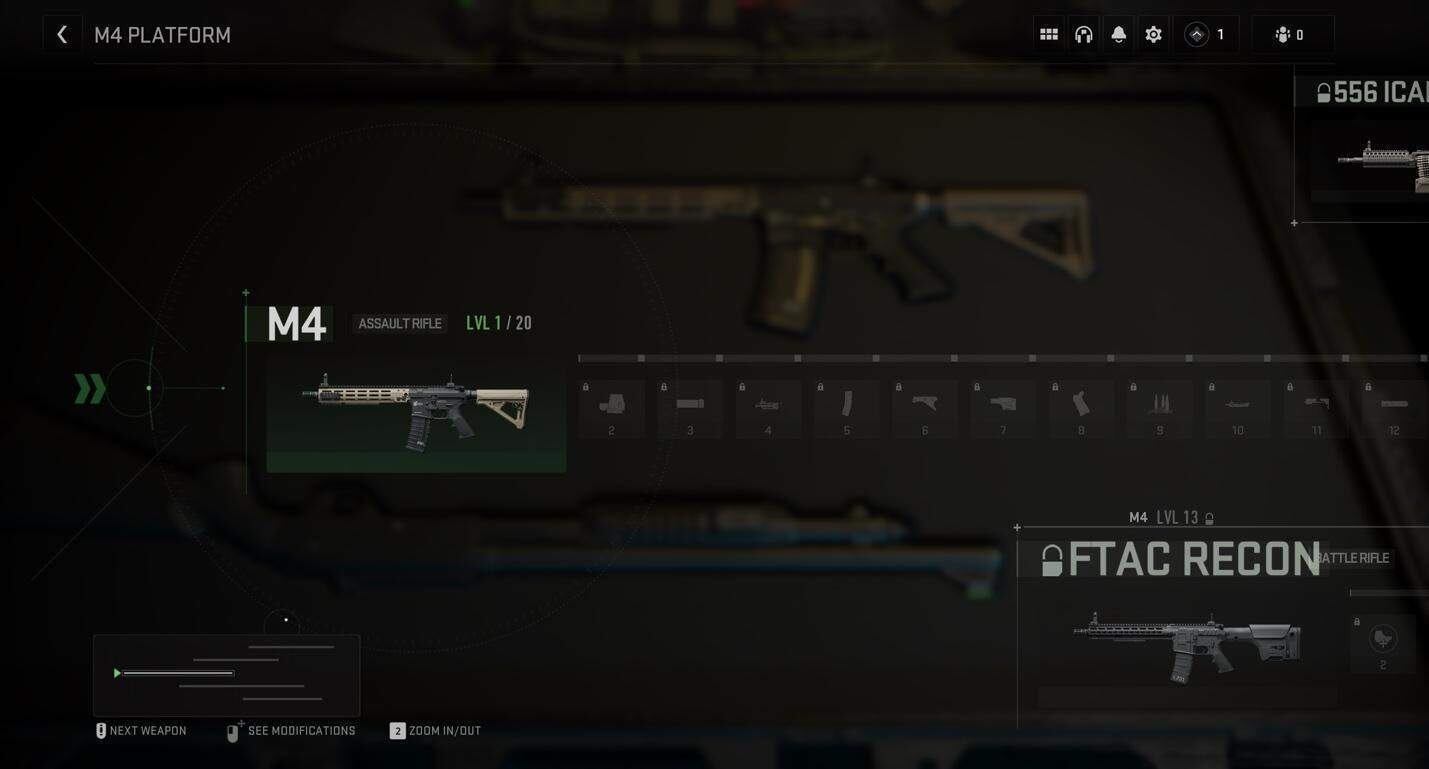The image size is (1429, 769).
Task: Go back from the M4 Platform screen
Action: [62, 35]
